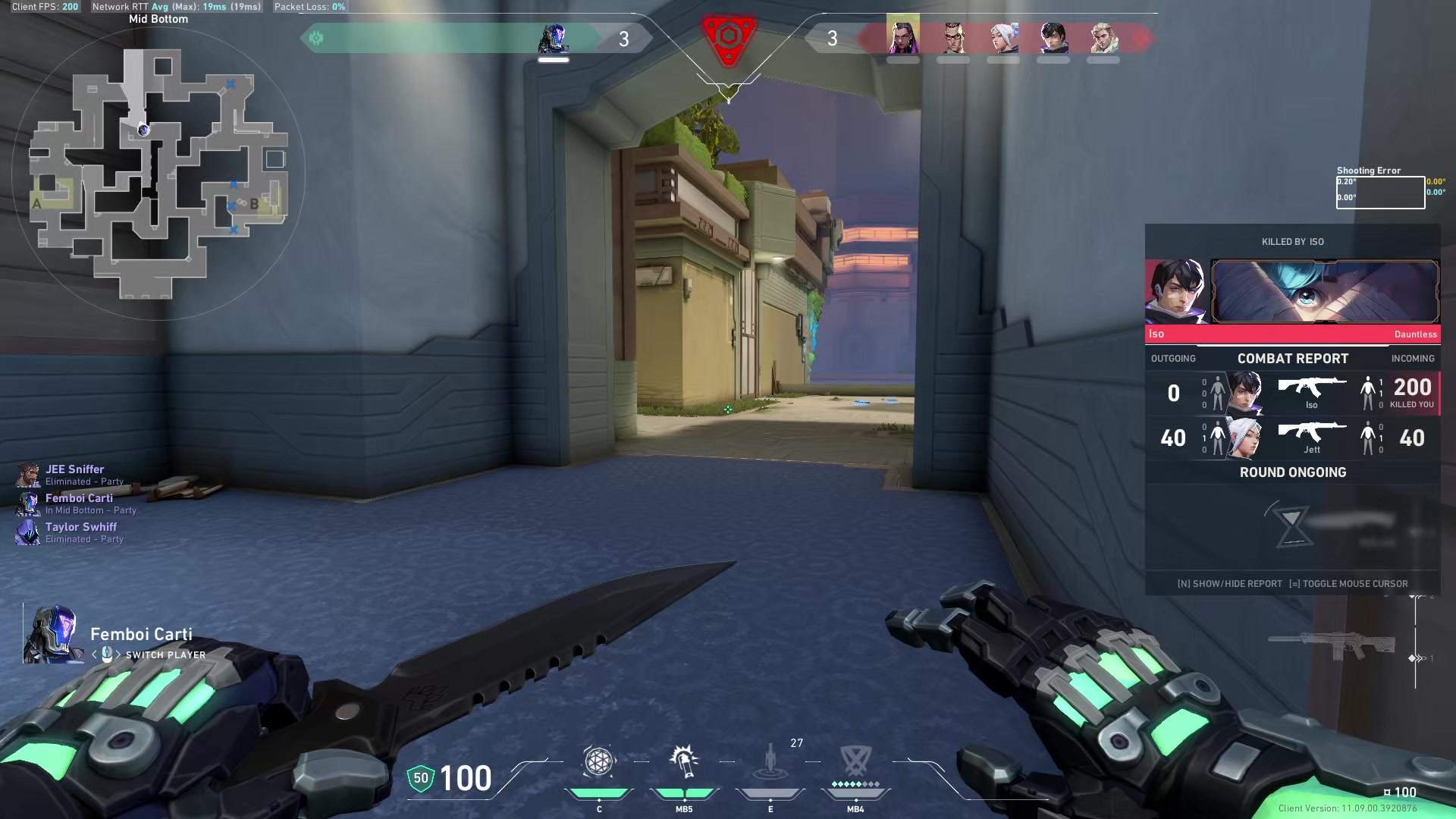Select the lone teammate portrait beside the left score
The height and width of the screenshot is (819, 1456).
[554, 38]
